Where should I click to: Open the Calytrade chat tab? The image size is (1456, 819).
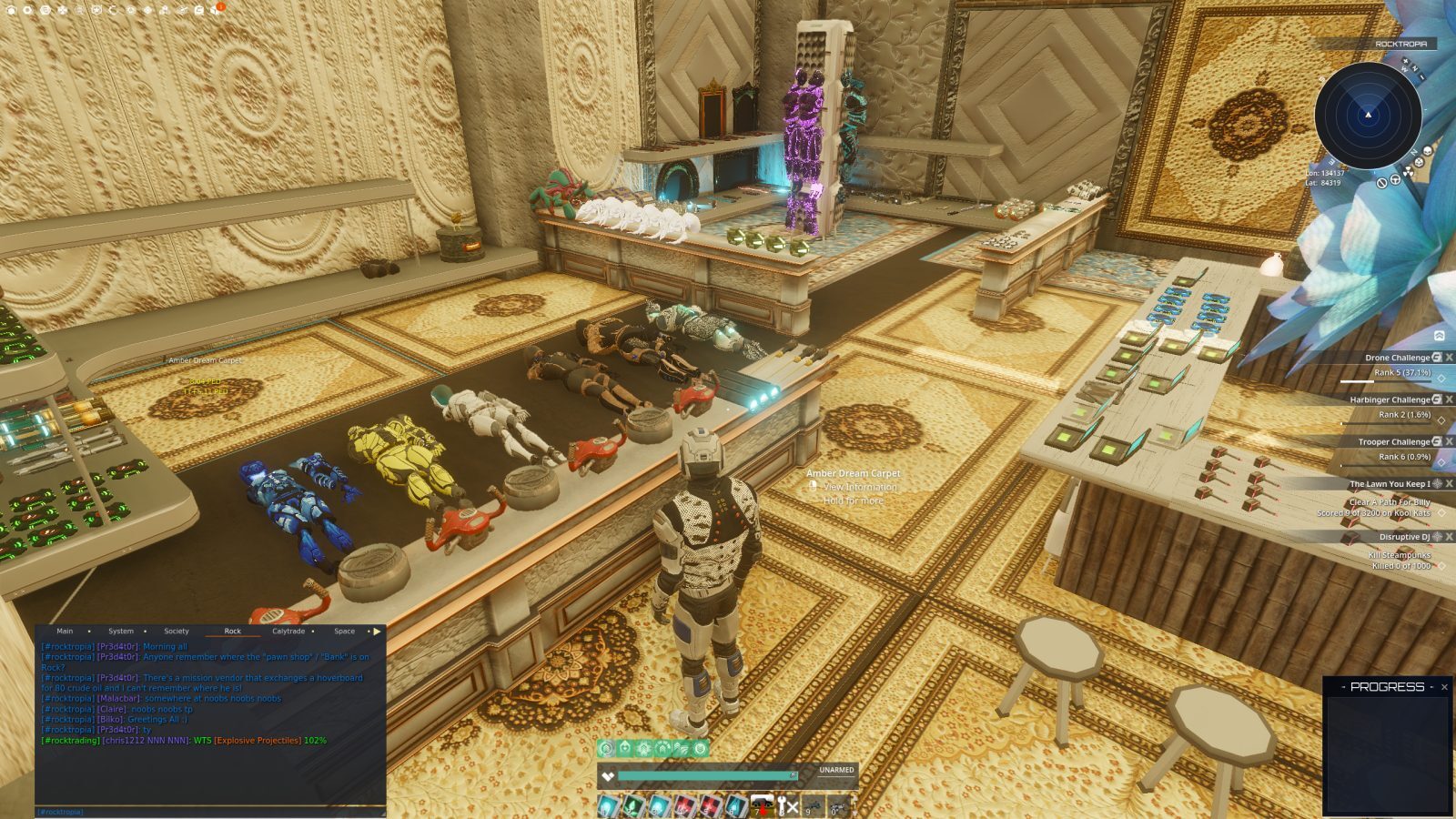coord(288,631)
